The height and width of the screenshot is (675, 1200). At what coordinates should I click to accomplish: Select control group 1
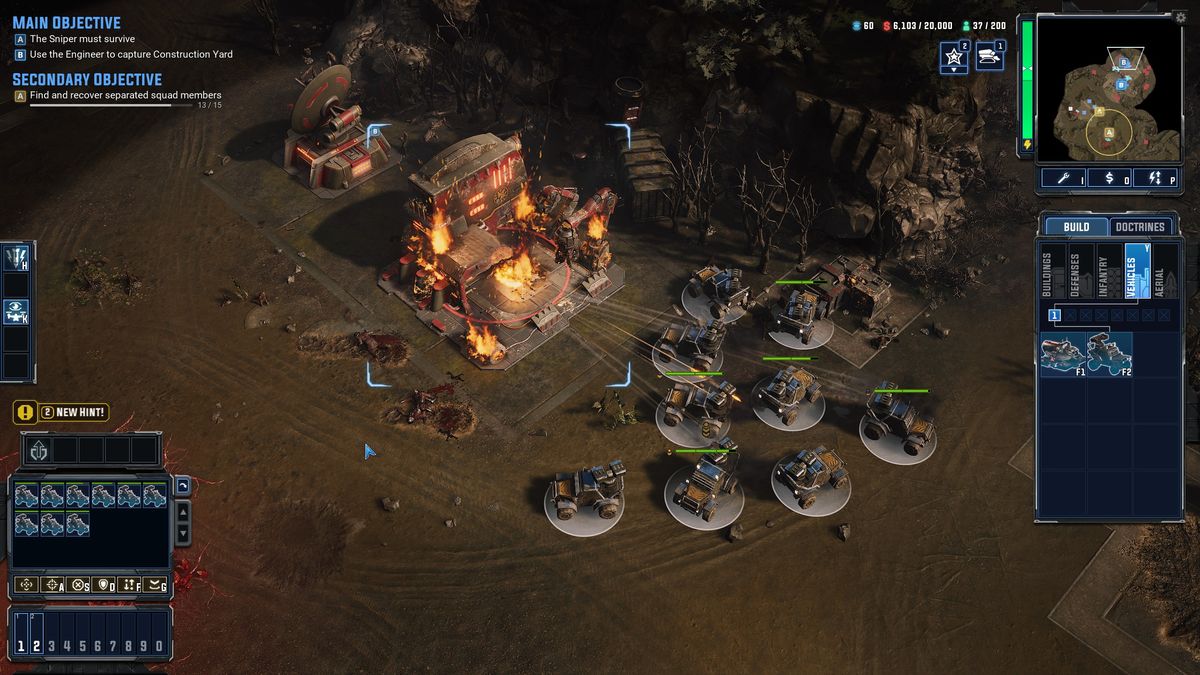(x=21, y=646)
